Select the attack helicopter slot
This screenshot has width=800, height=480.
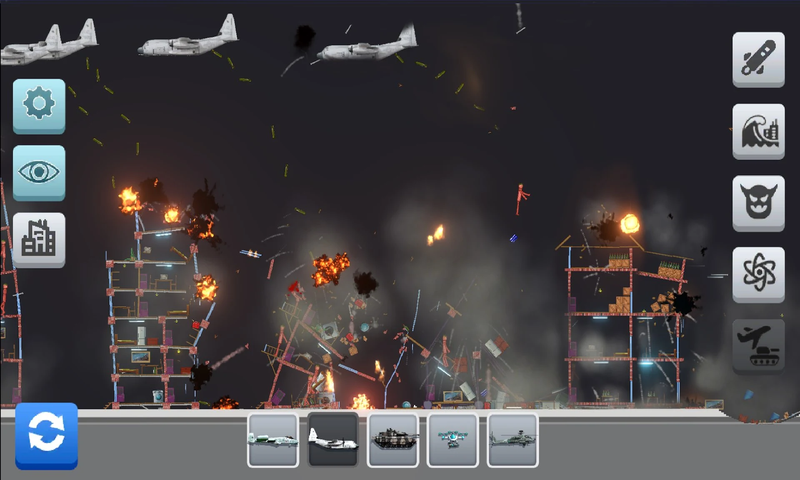[x=513, y=439]
